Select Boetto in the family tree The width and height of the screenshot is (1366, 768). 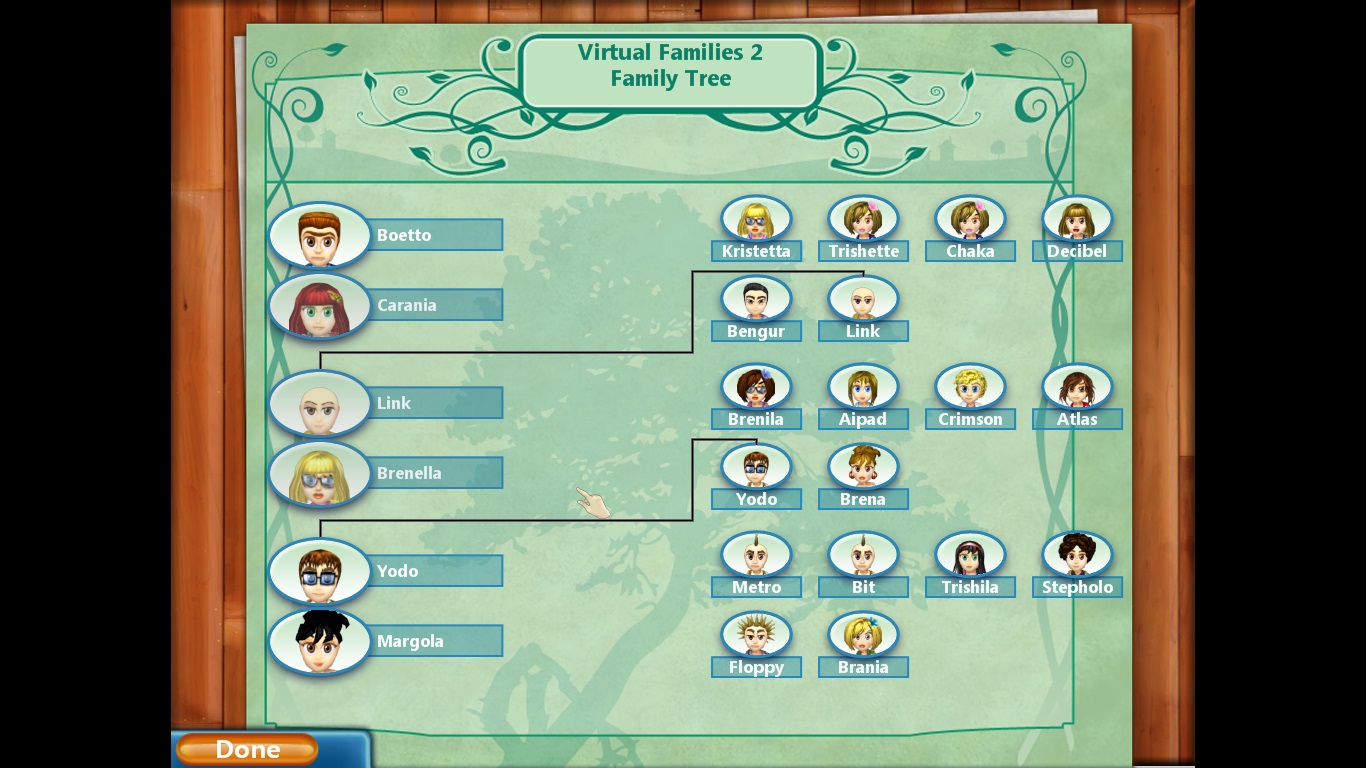click(x=320, y=236)
